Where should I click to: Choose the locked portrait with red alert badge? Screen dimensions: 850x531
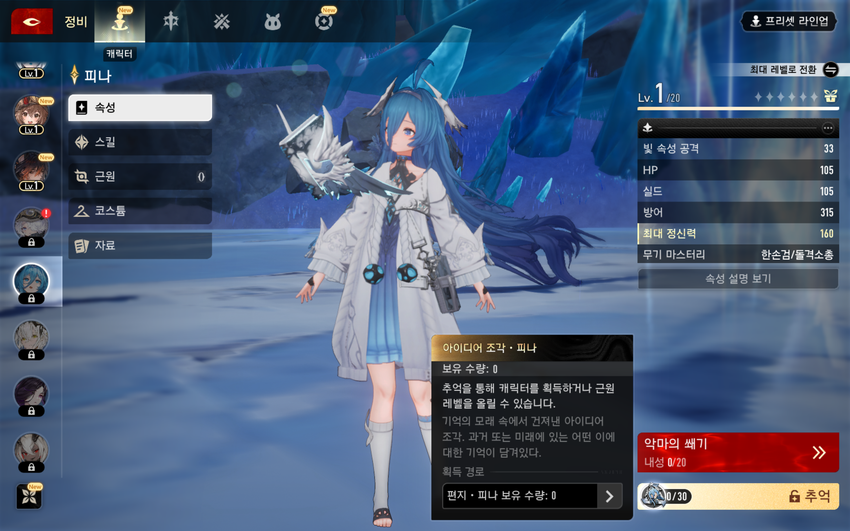(x=31, y=227)
